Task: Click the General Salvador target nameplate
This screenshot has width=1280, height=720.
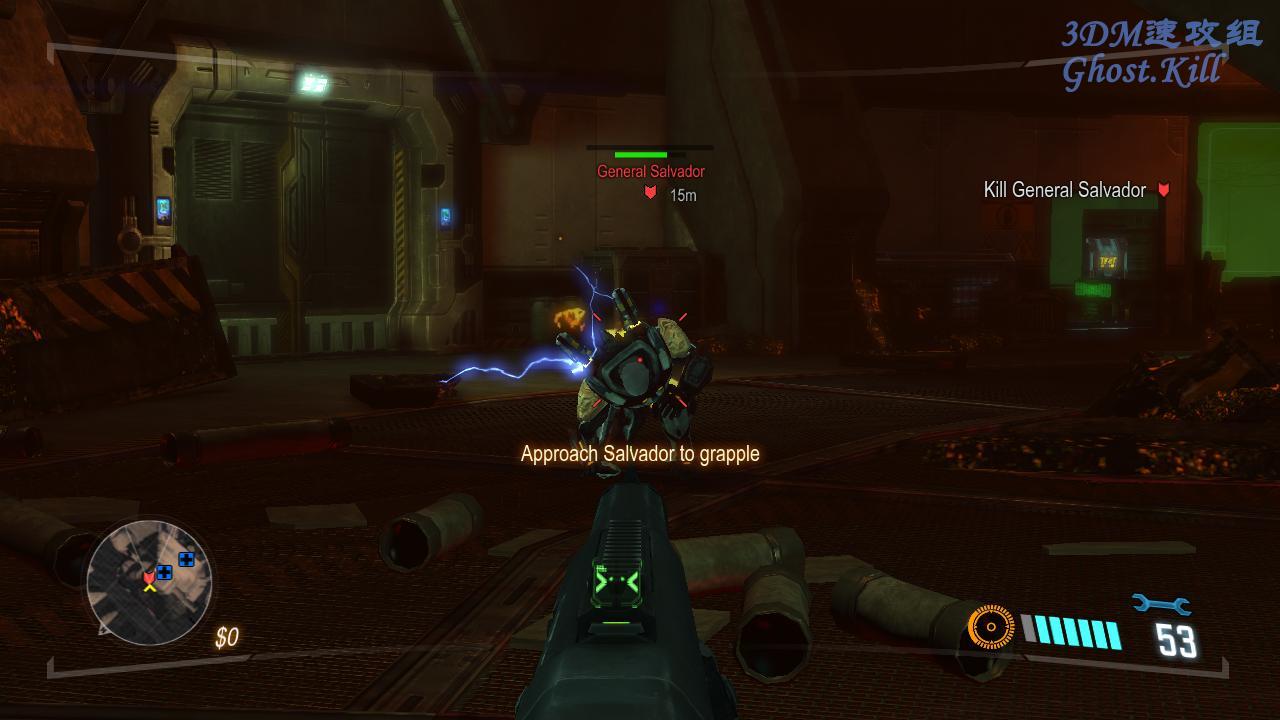Action: tap(651, 172)
